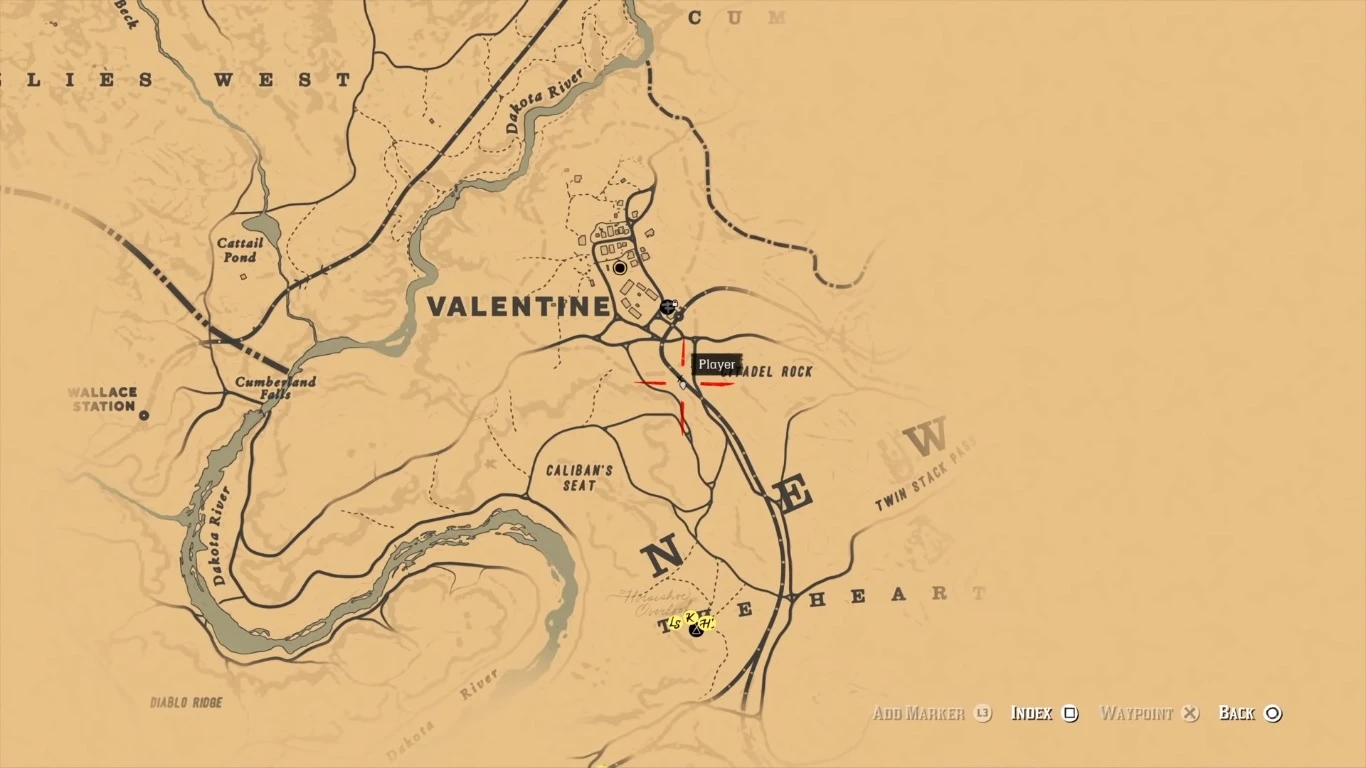Click the Cumberland Falls label
Screen dimensions: 1366x768
coord(277,389)
